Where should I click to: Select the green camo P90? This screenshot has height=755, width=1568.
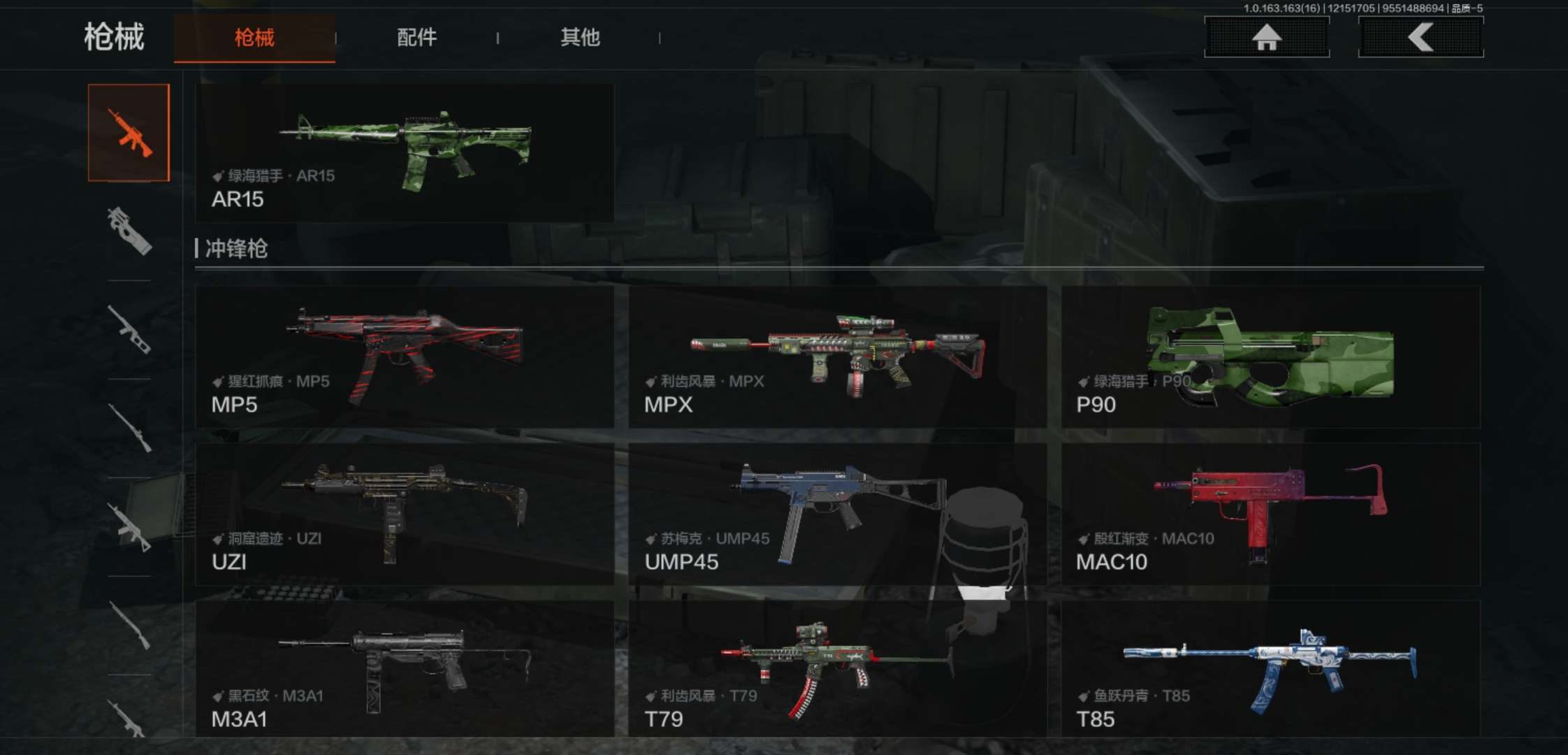point(1270,357)
